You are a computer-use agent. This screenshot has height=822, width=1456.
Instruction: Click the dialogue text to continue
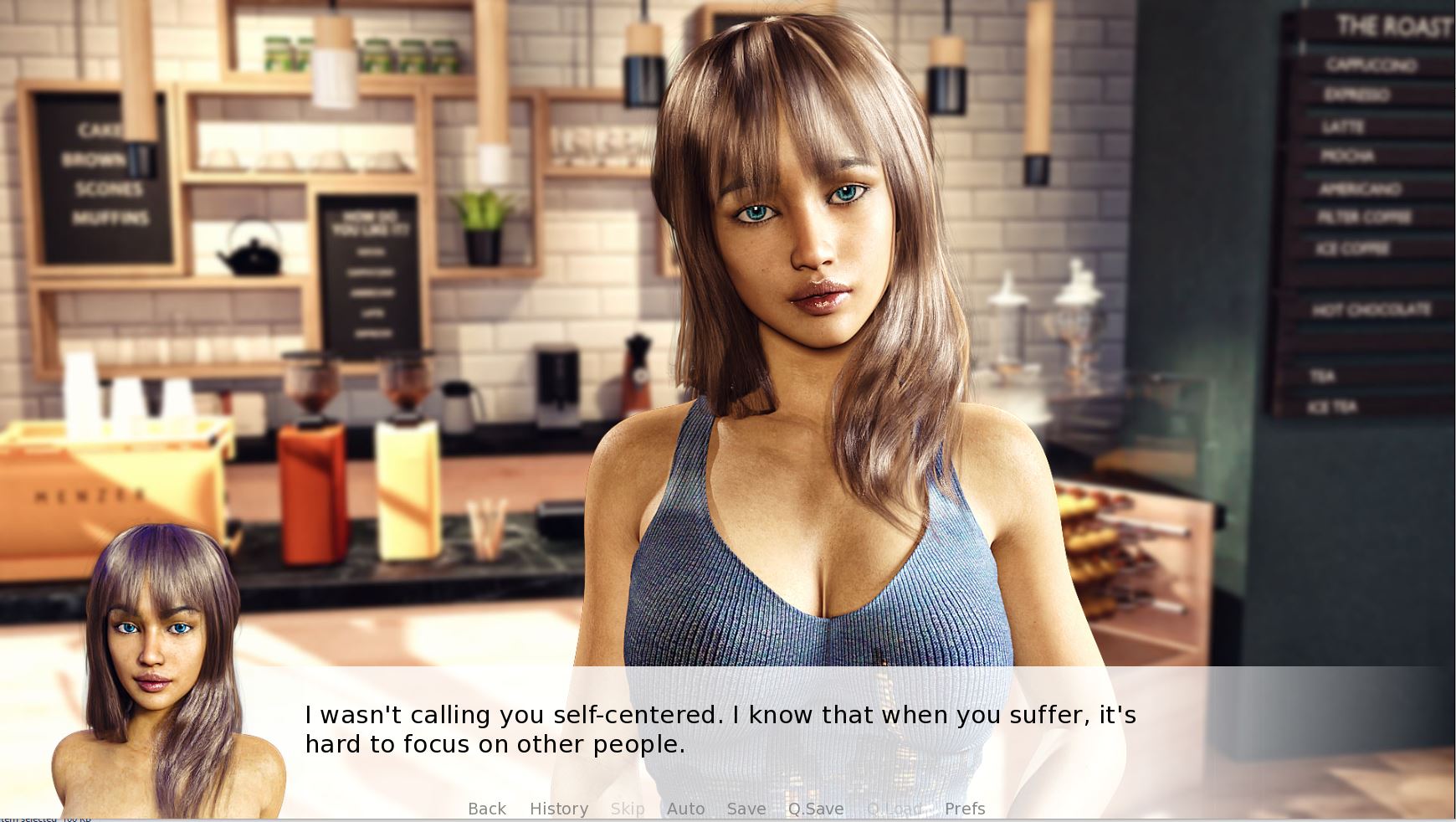720,729
